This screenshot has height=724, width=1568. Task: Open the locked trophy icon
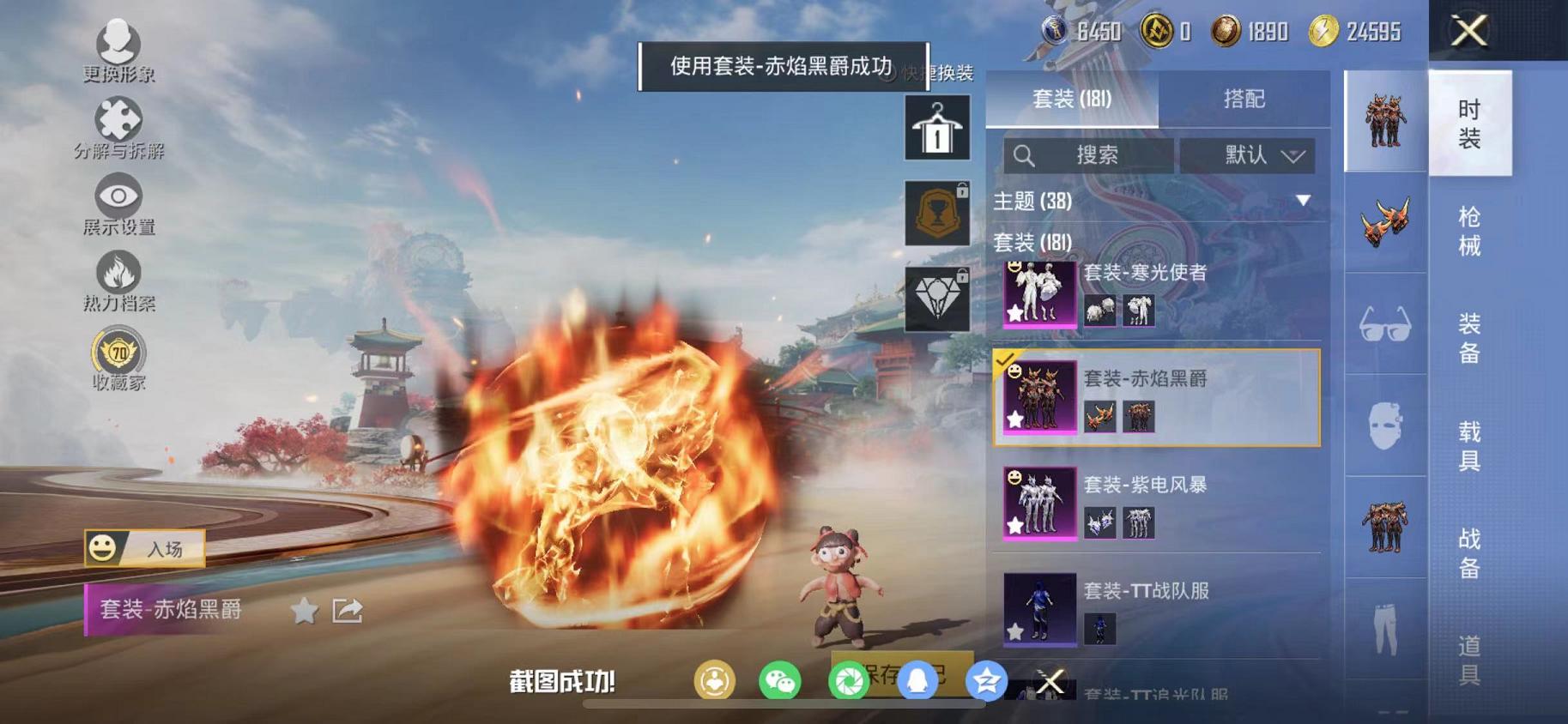click(x=935, y=212)
